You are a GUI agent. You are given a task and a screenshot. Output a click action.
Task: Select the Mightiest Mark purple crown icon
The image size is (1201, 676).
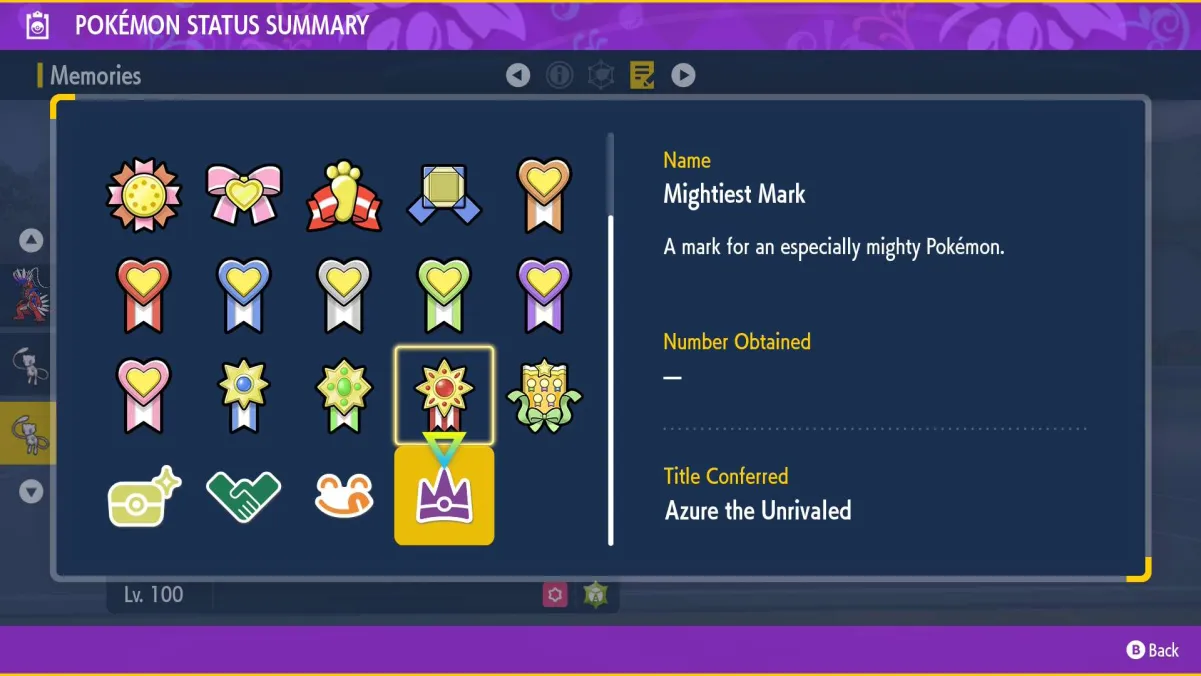point(444,495)
